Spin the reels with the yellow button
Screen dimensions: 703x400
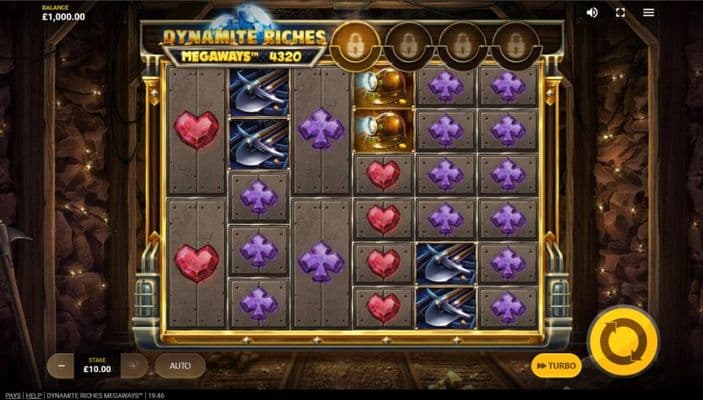pos(623,341)
